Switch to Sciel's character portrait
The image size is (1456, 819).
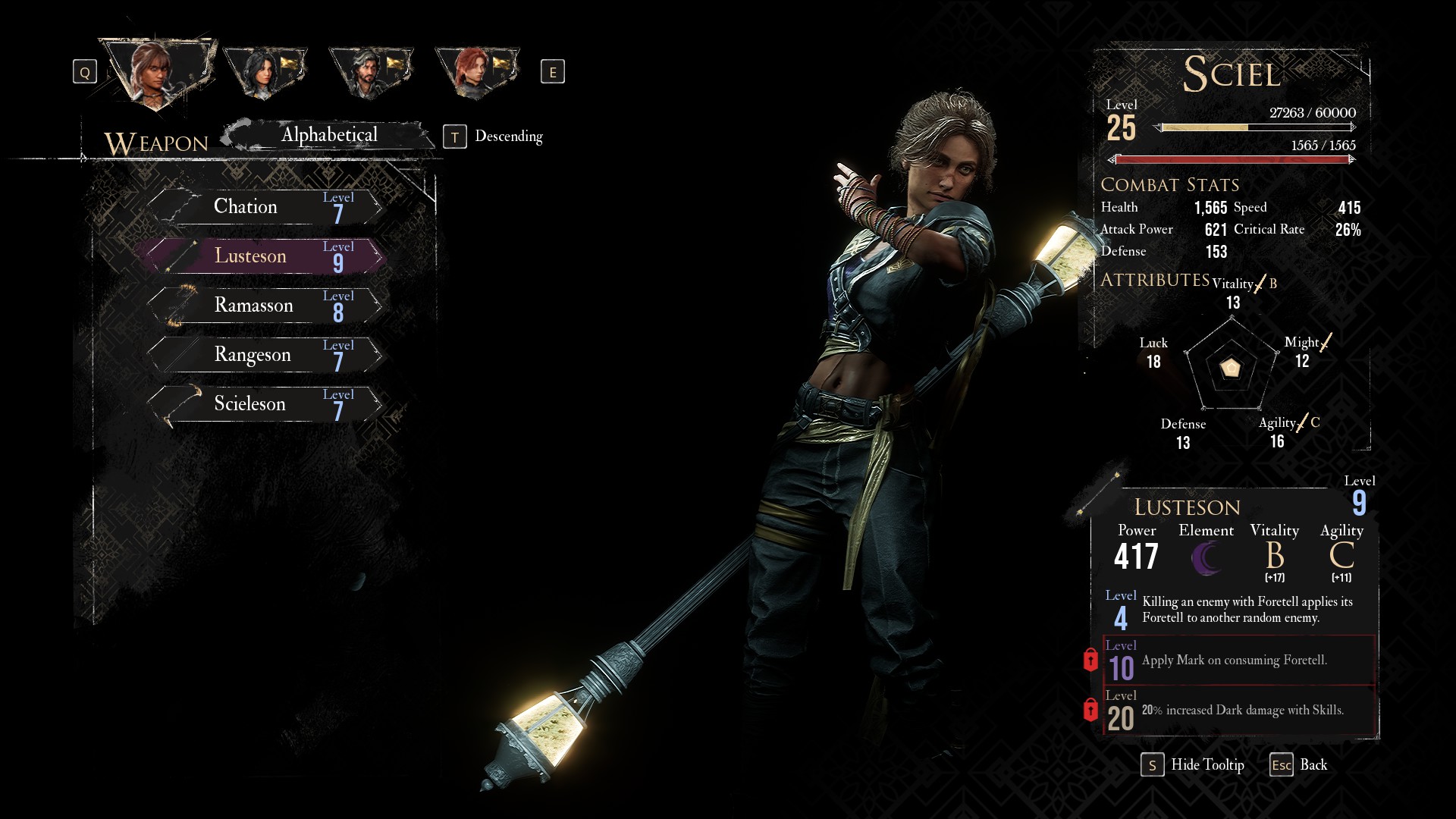click(155, 73)
